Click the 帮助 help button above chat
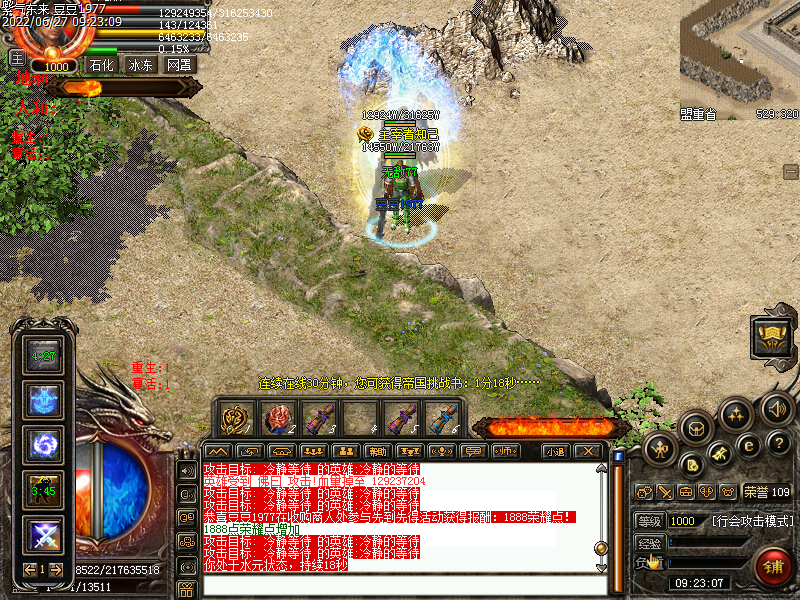The height and width of the screenshot is (600, 800). [x=376, y=451]
